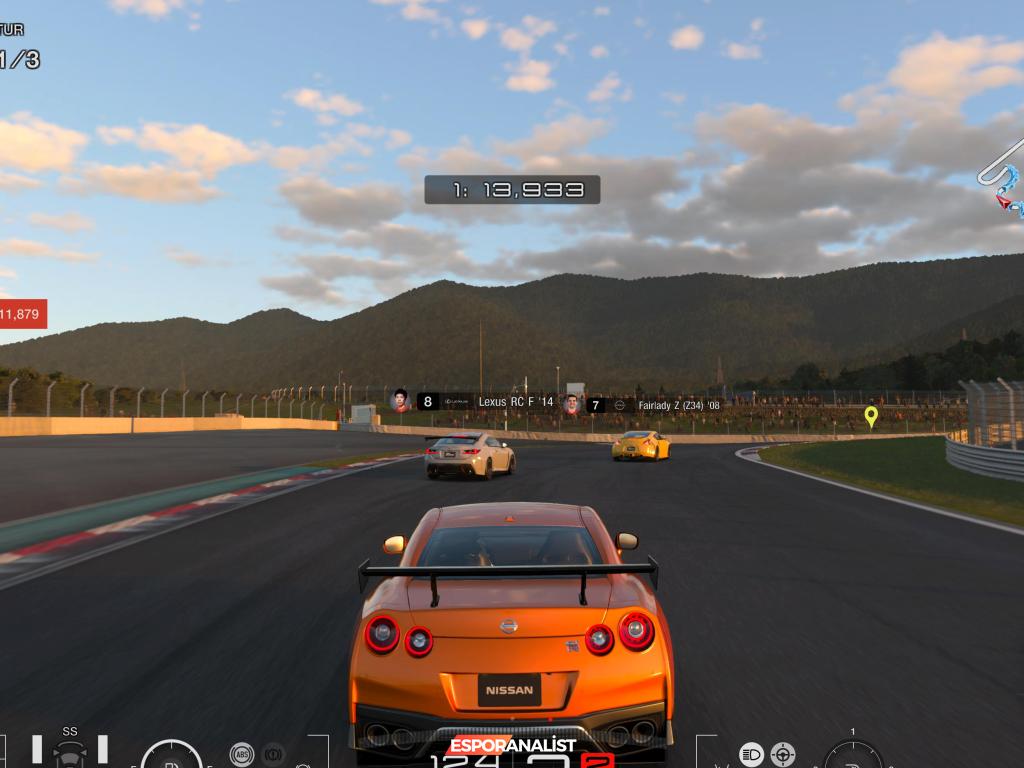Click the crosshair target icon
Screen dimensions: 1024x768
783,754
